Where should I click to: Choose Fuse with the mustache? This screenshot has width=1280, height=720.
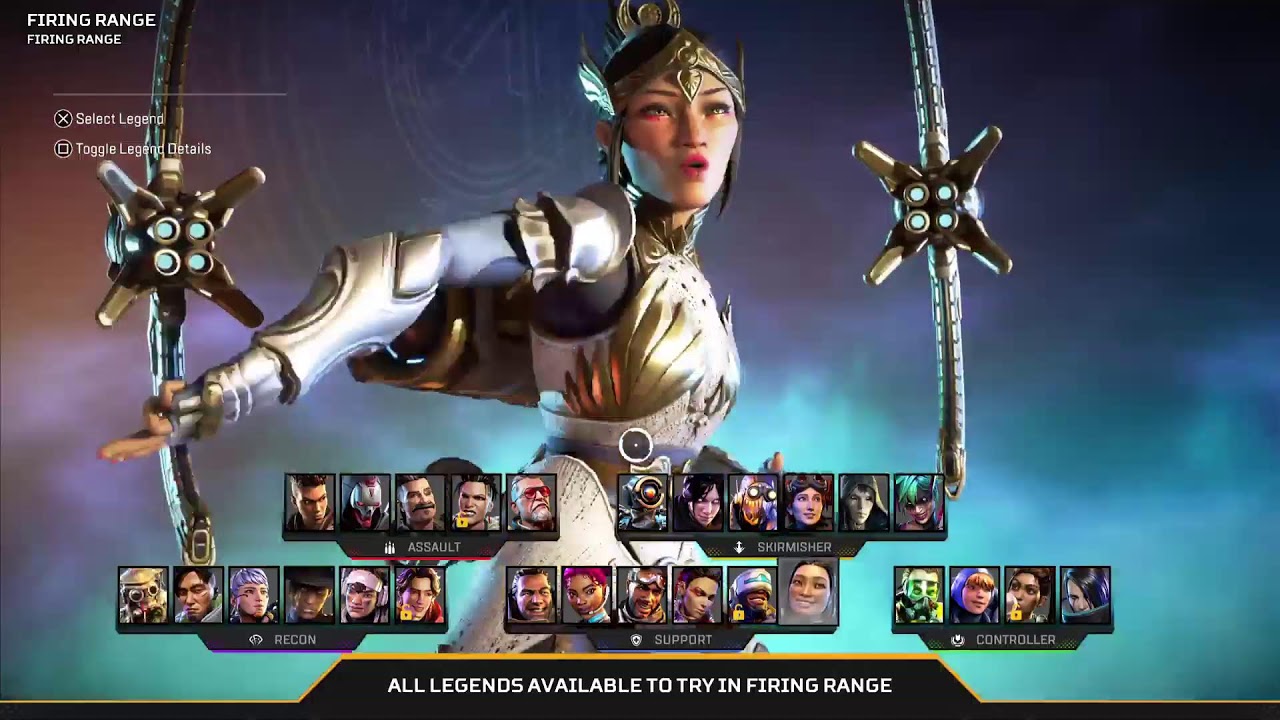(x=419, y=502)
